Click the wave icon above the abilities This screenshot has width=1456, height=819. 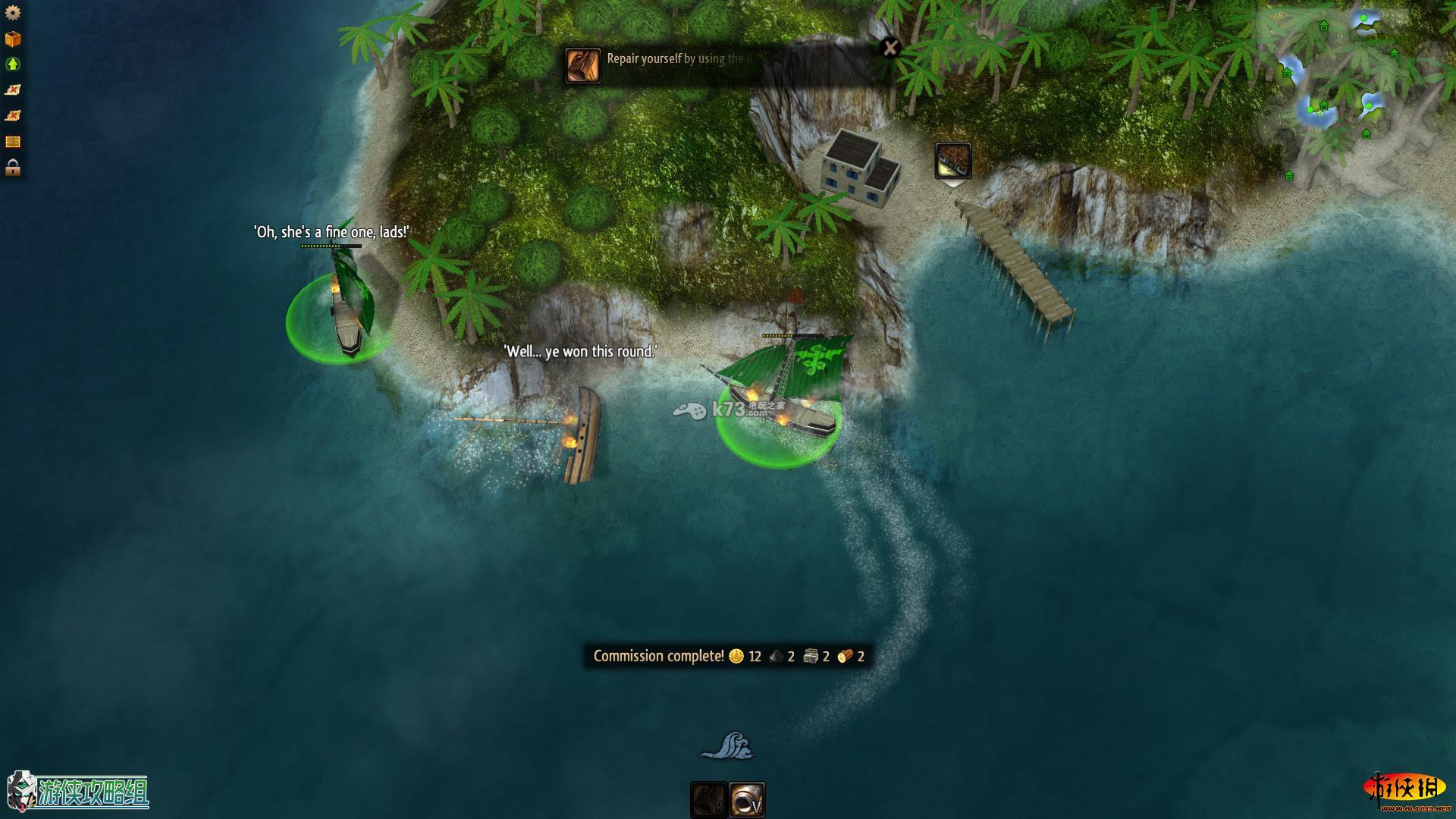coord(726,745)
